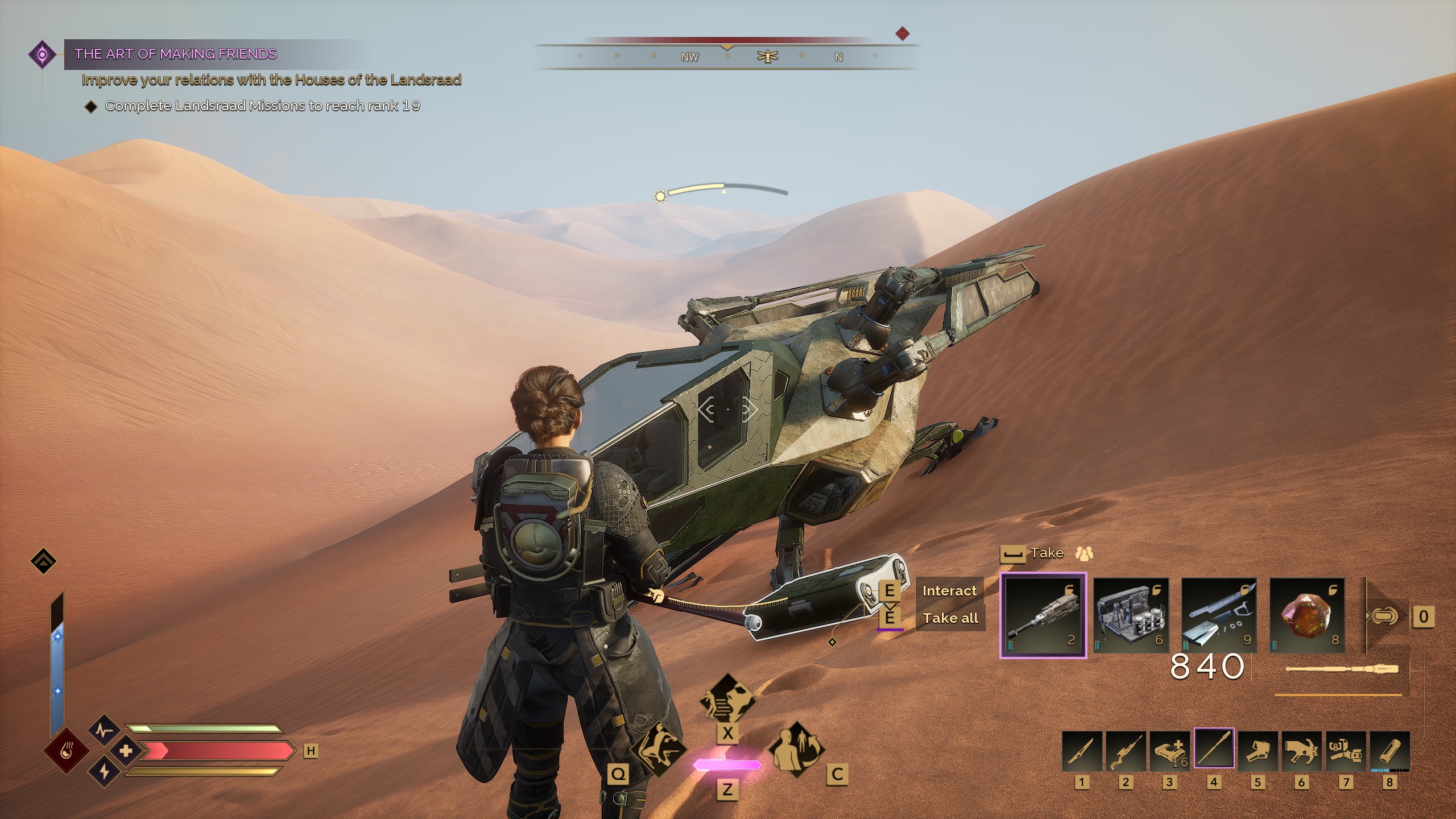1456x819 pixels.
Task: Select the gun barrel loot slot
Action: 1043,616
